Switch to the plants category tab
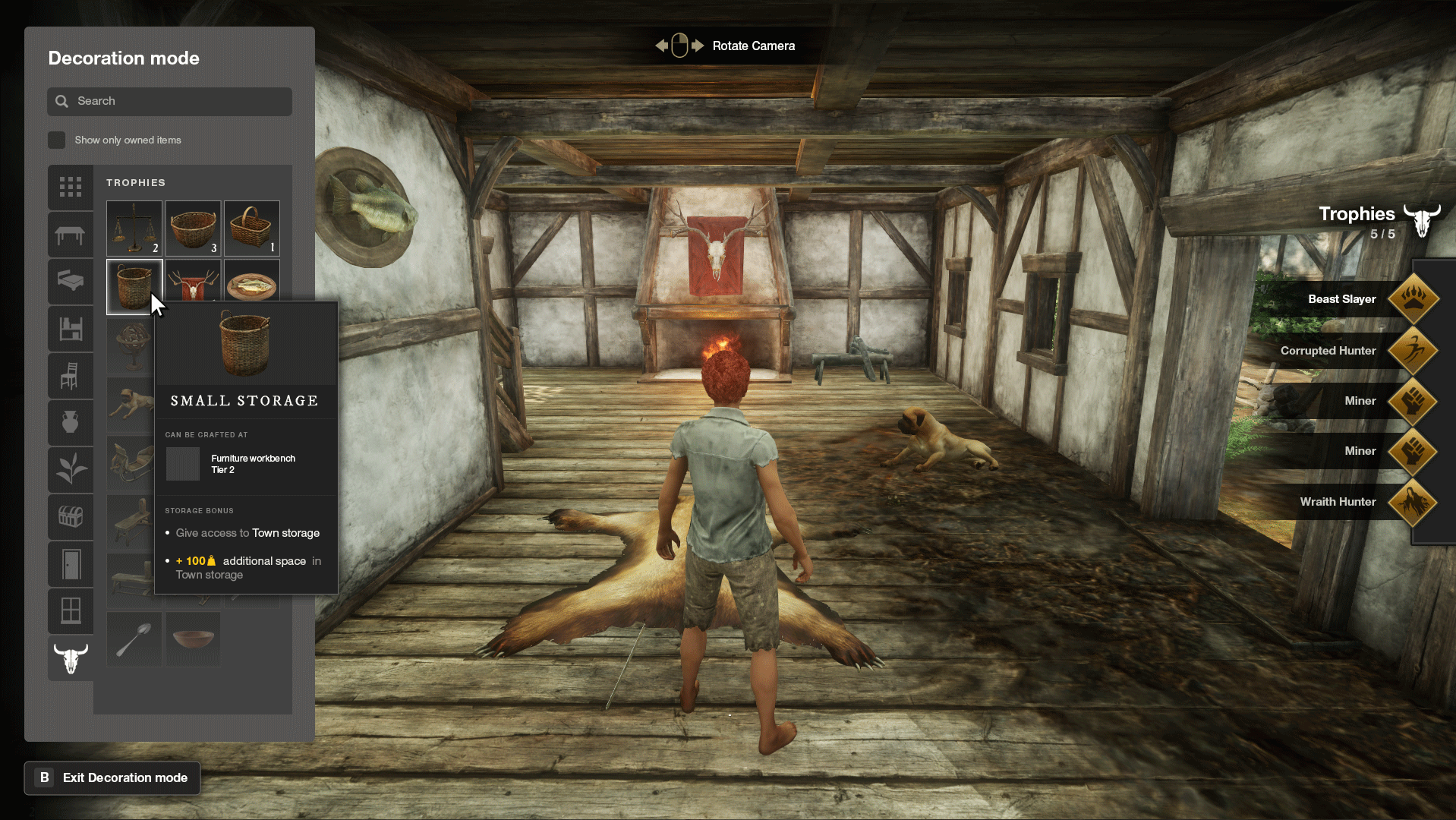The image size is (1456, 820). click(71, 469)
